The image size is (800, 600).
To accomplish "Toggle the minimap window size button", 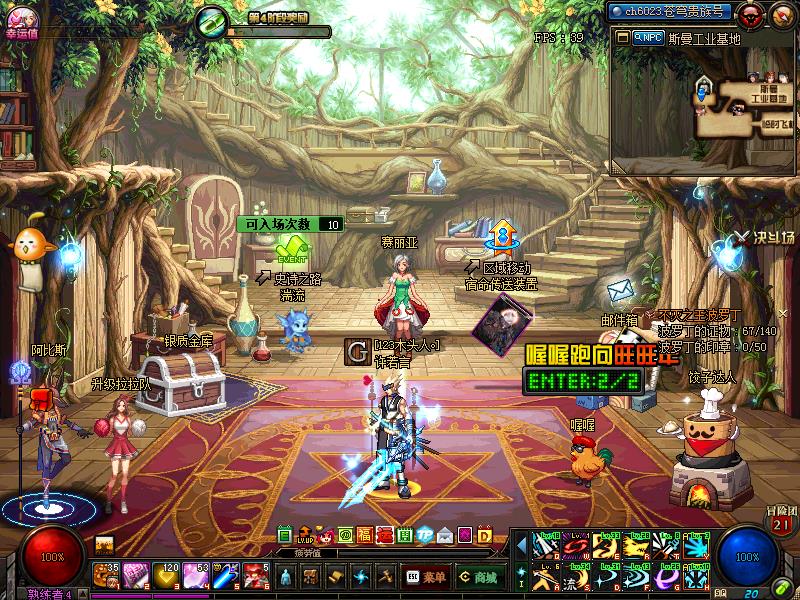I will pyautogui.click(x=622, y=37).
